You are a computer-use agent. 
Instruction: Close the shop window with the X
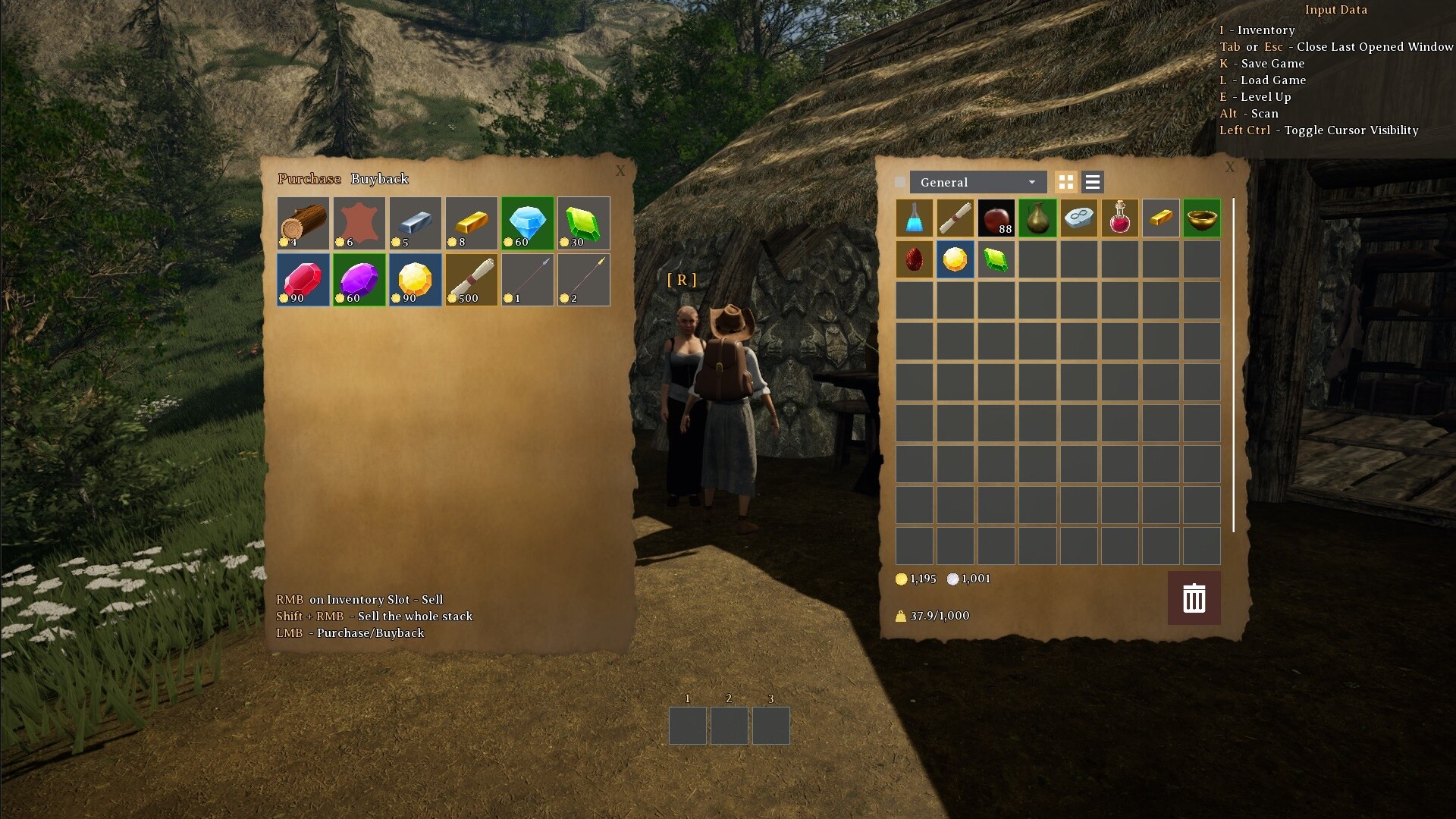[620, 171]
